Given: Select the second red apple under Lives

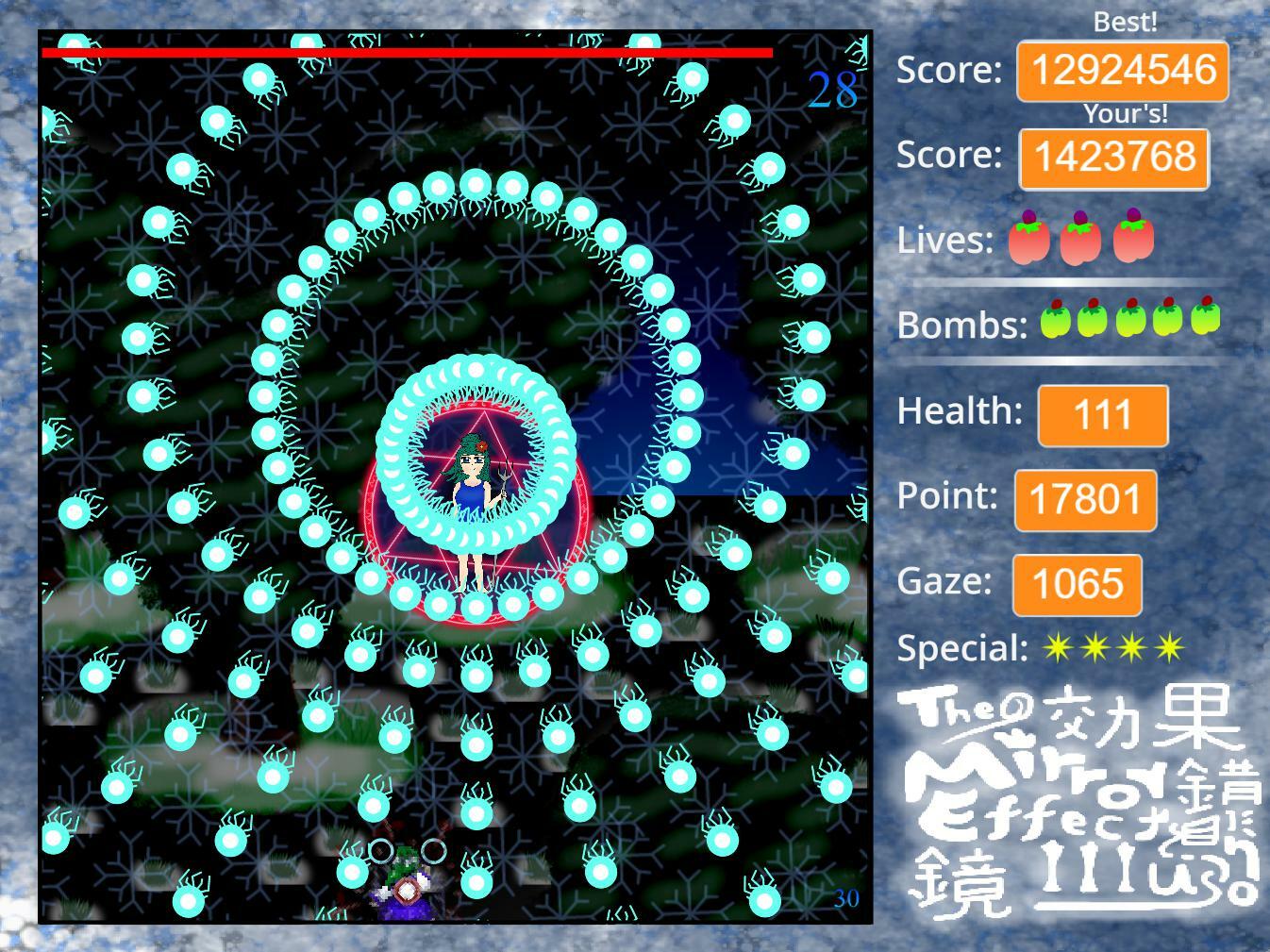Looking at the screenshot, I should (x=1082, y=240).
